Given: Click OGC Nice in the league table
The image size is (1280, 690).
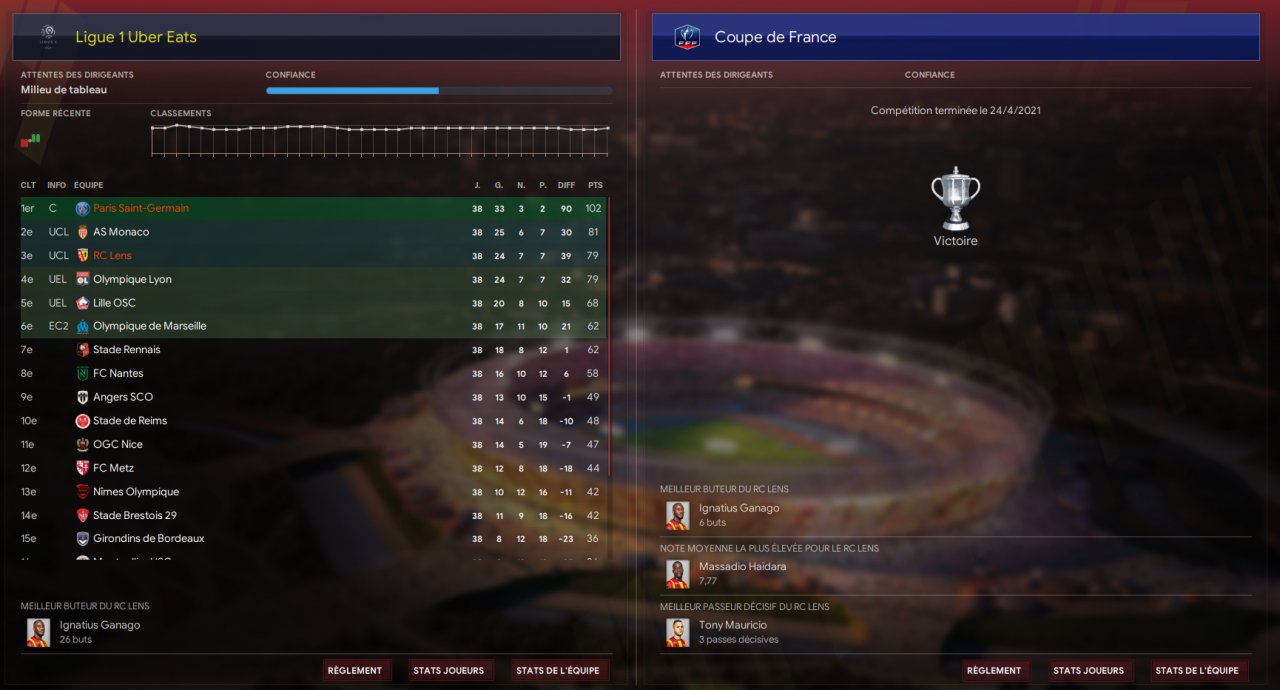Looking at the screenshot, I should [117, 444].
